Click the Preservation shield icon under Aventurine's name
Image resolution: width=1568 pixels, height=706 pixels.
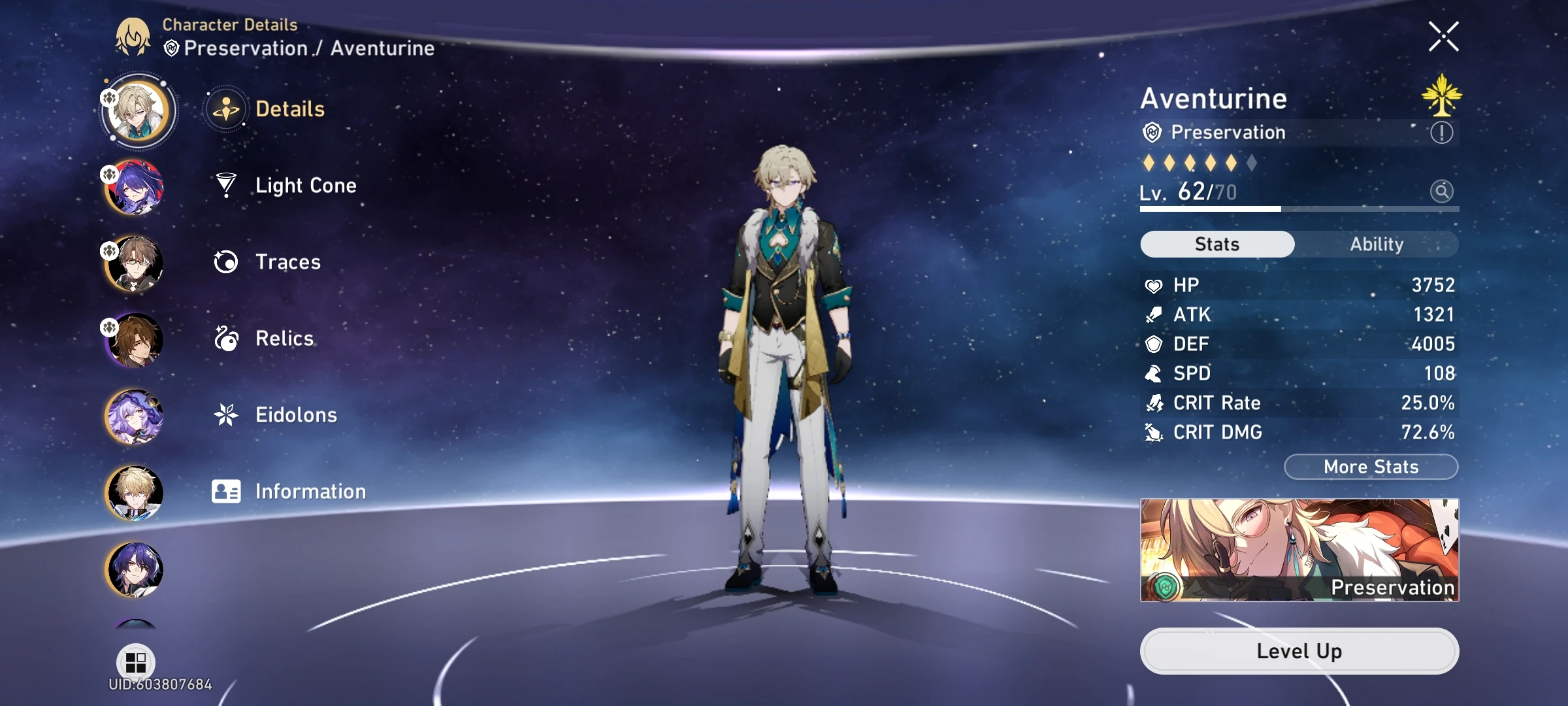1154,133
